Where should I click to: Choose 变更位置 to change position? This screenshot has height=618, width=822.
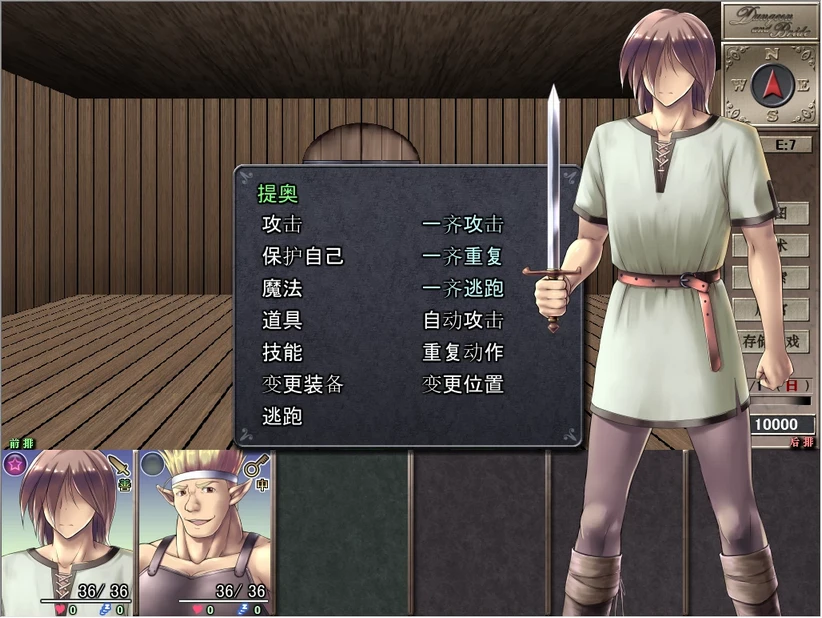462,385
